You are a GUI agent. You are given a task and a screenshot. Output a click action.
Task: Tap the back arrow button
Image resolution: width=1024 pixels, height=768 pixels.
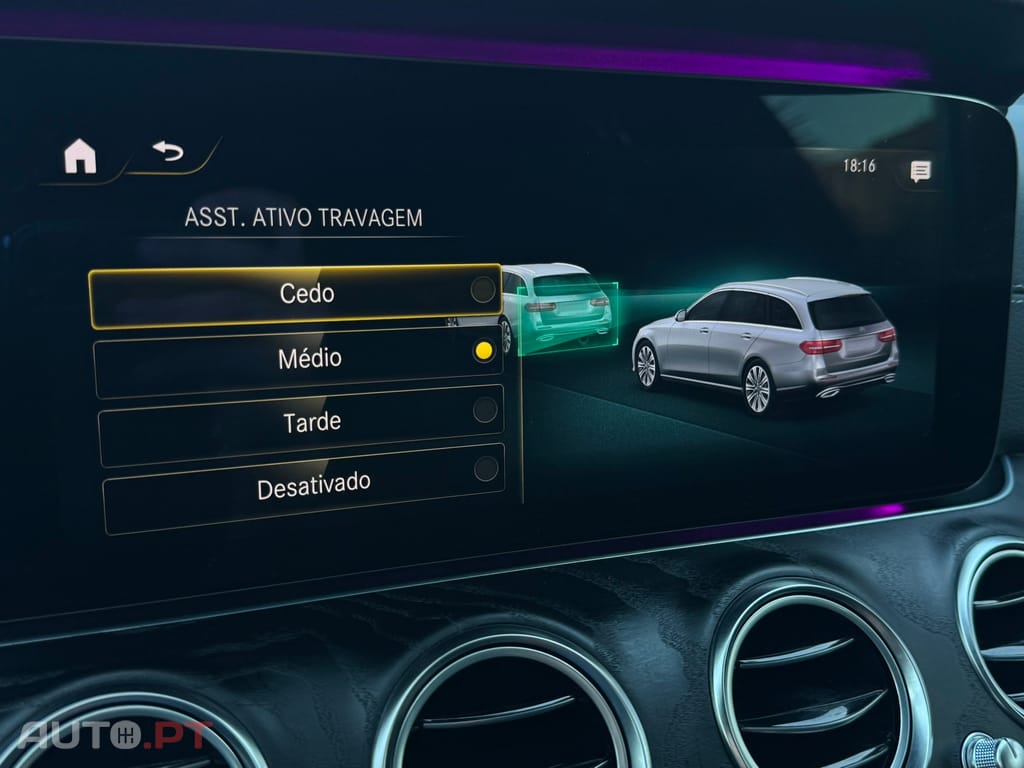(x=168, y=152)
